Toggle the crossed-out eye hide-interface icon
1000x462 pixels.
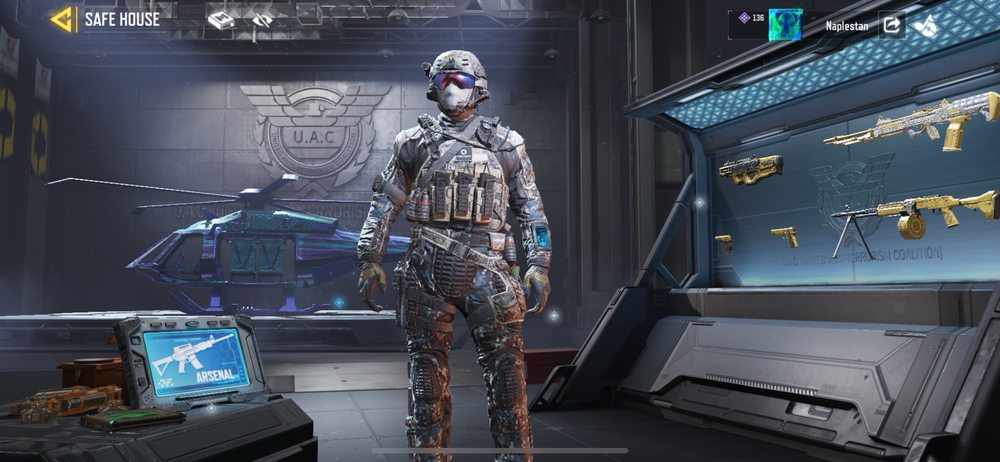point(262,19)
